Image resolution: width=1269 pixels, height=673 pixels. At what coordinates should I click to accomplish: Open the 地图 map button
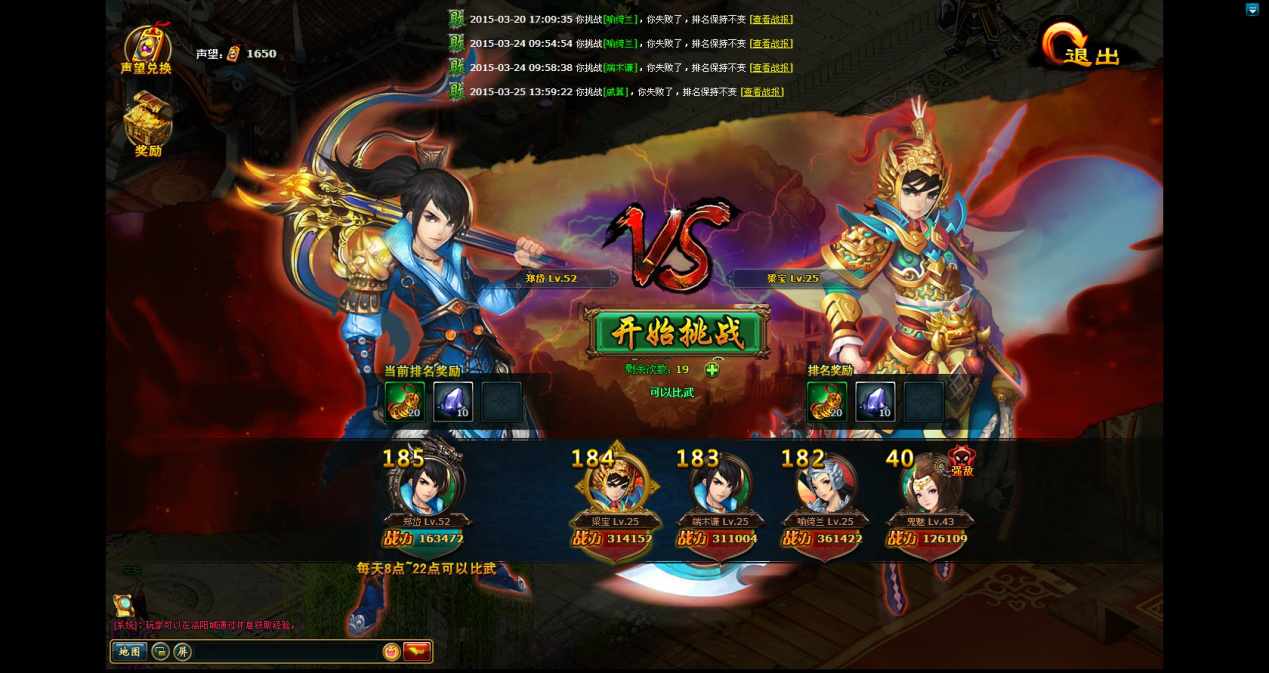point(129,652)
